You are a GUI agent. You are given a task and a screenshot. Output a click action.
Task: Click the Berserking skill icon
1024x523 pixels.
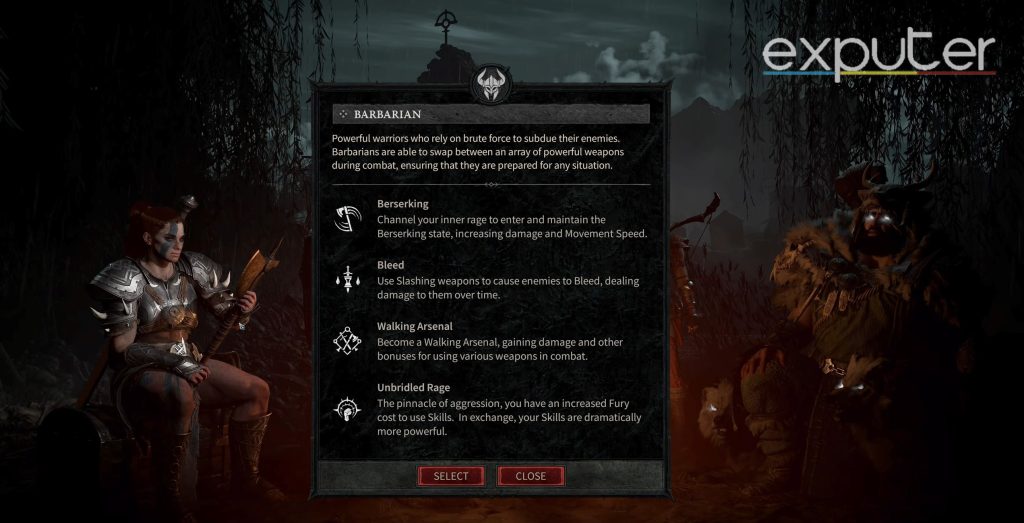[346, 218]
